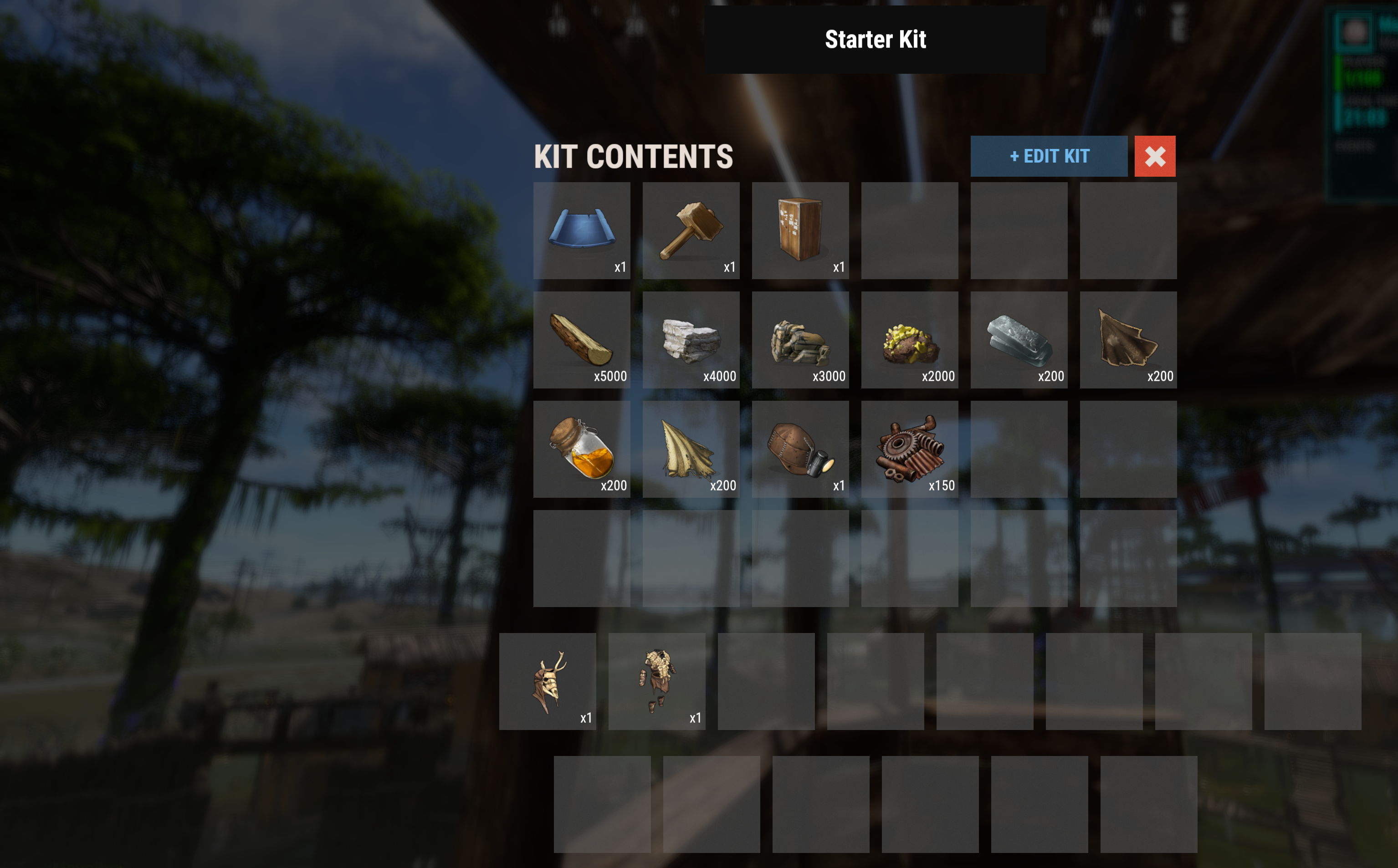Image resolution: width=1398 pixels, height=868 pixels.
Task: Select the antlered bone helmet slot
Action: point(547,681)
